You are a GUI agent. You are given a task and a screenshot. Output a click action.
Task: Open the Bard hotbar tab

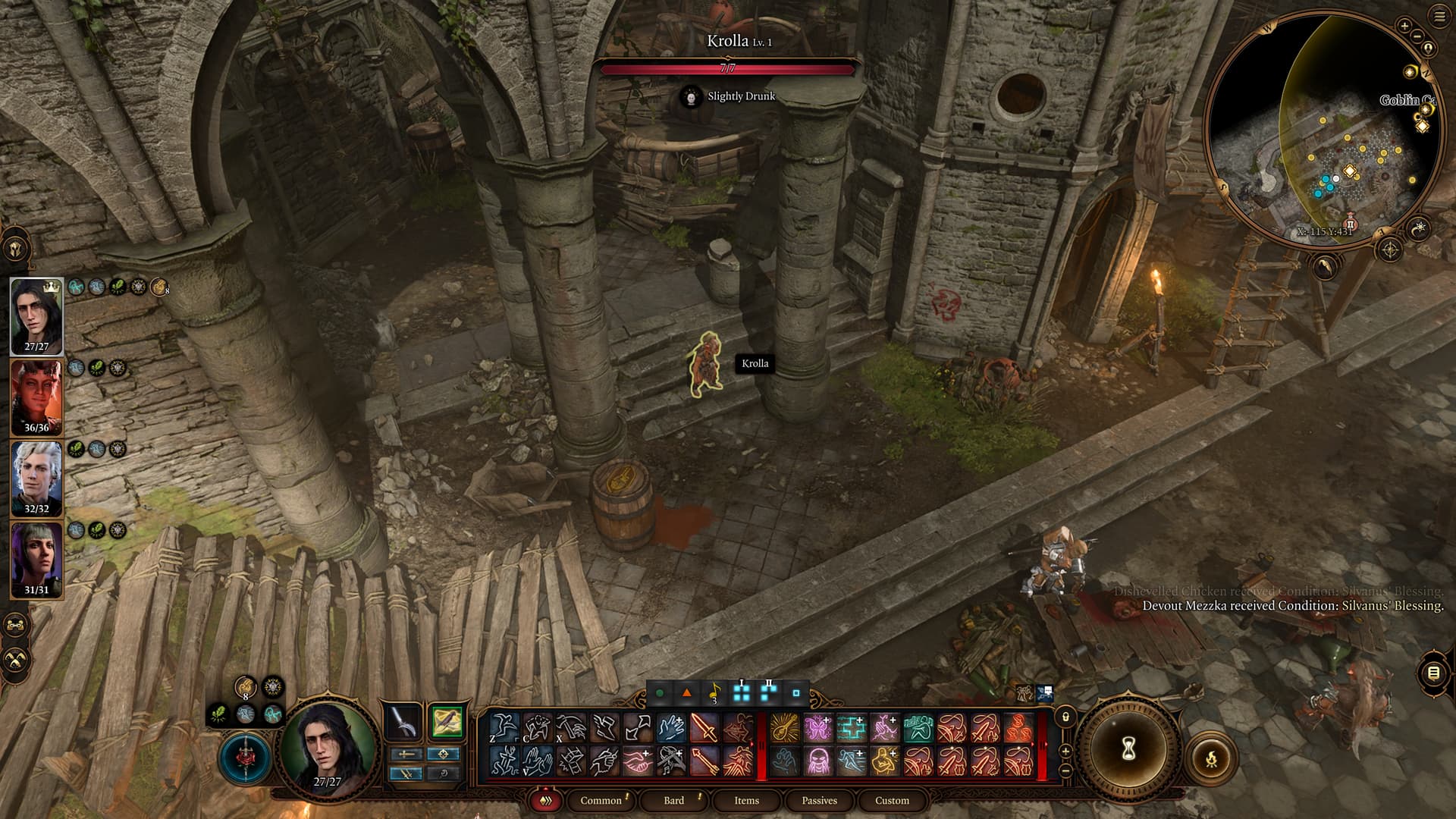[x=673, y=800]
